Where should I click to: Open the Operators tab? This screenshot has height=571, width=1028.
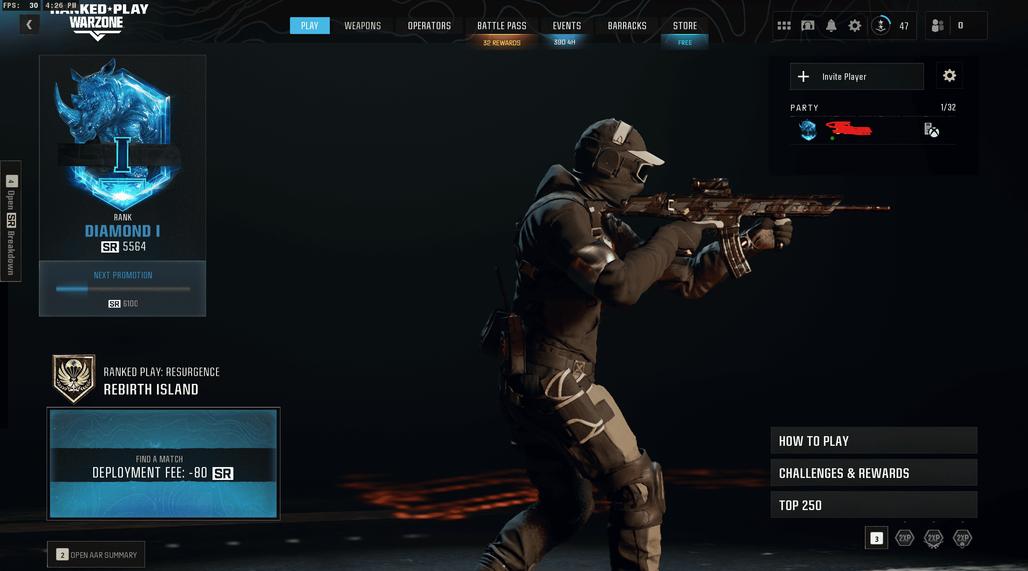tap(429, 26)
